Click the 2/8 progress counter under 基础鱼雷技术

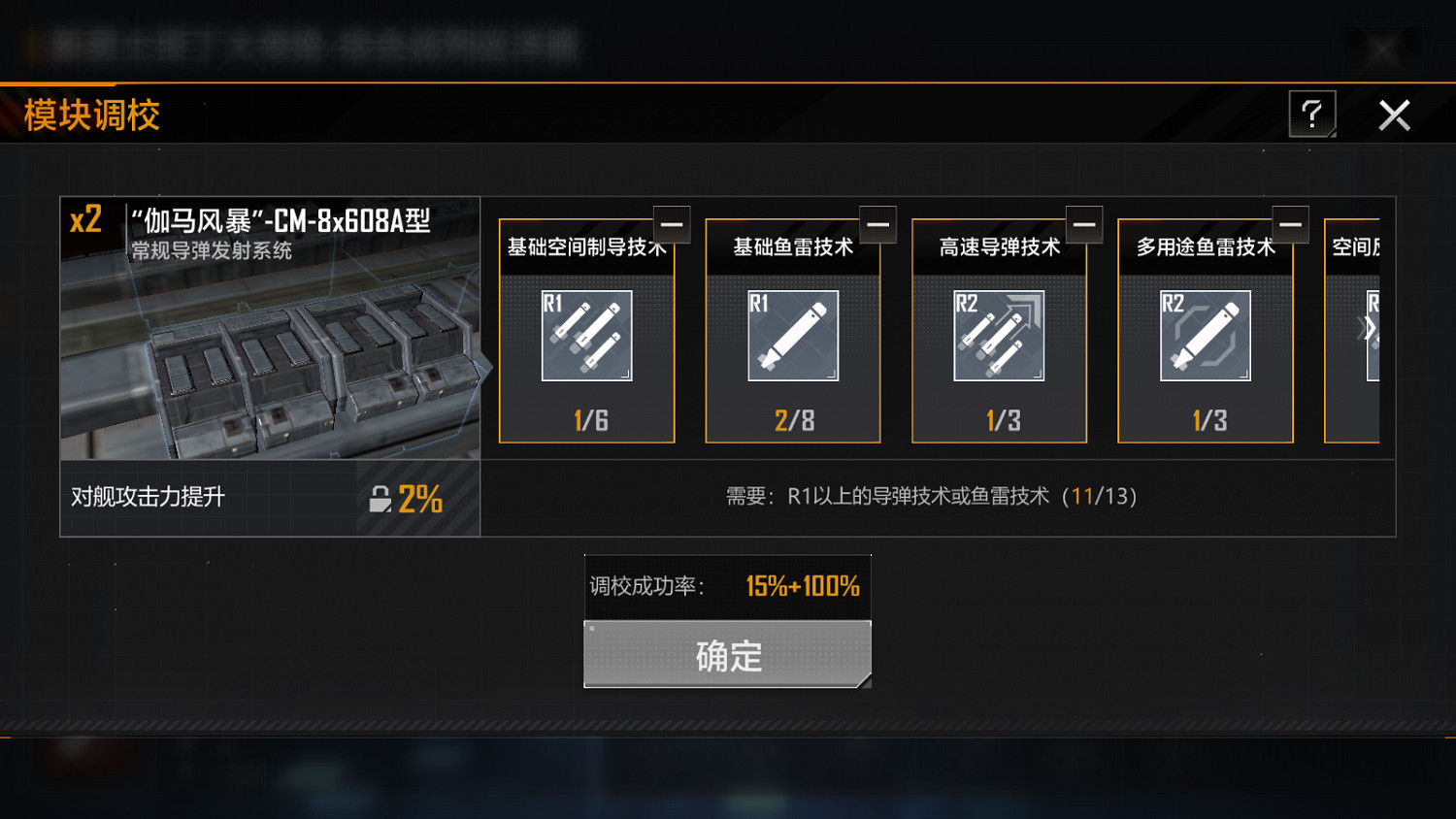[792, 420]
